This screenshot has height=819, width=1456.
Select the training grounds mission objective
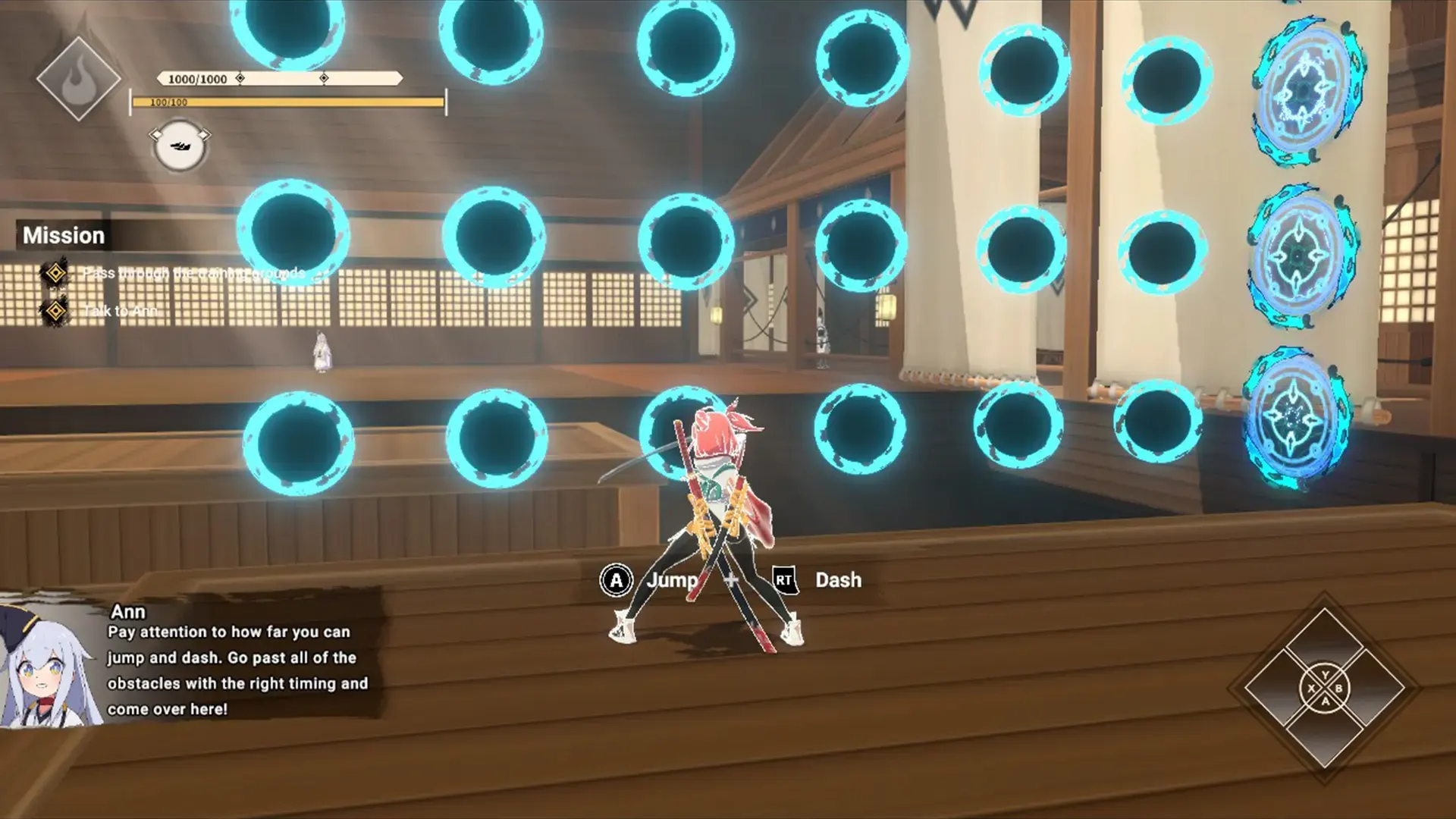[x=193, y=273]
